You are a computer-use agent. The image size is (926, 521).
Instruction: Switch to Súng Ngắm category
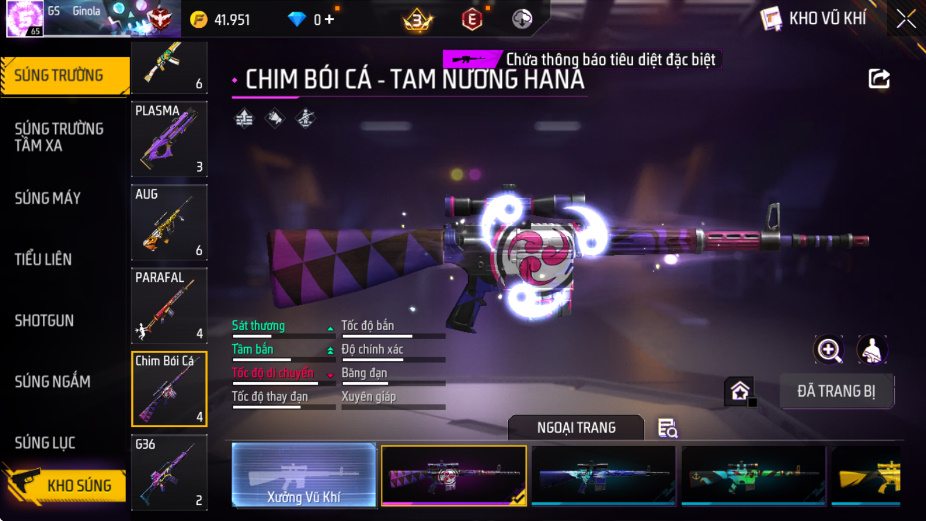click(52, 382)
